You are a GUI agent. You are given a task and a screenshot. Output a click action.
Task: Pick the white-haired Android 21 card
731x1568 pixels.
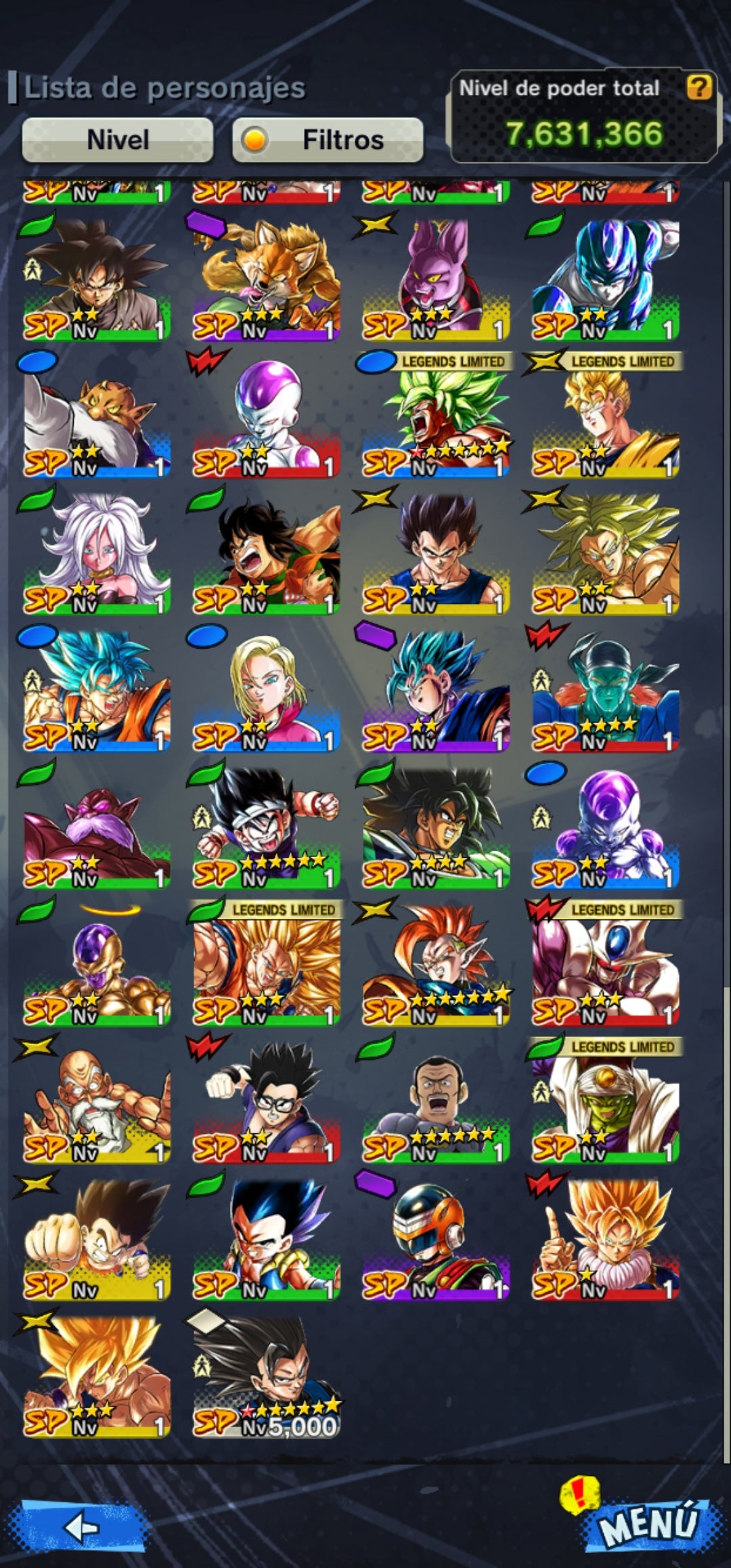(96, 553)
